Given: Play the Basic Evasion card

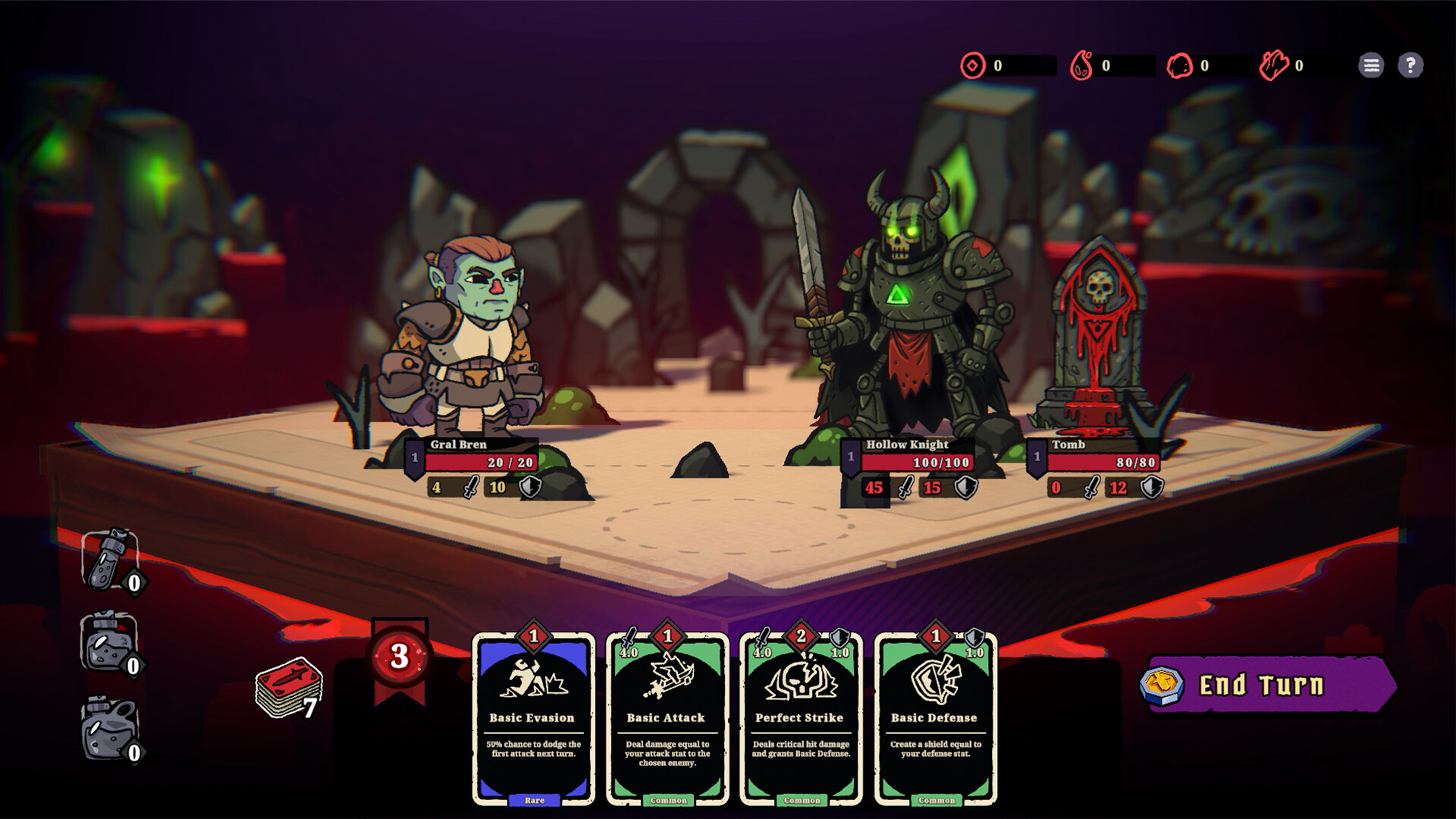Looking at the screenshot, I should coord(533,717).
